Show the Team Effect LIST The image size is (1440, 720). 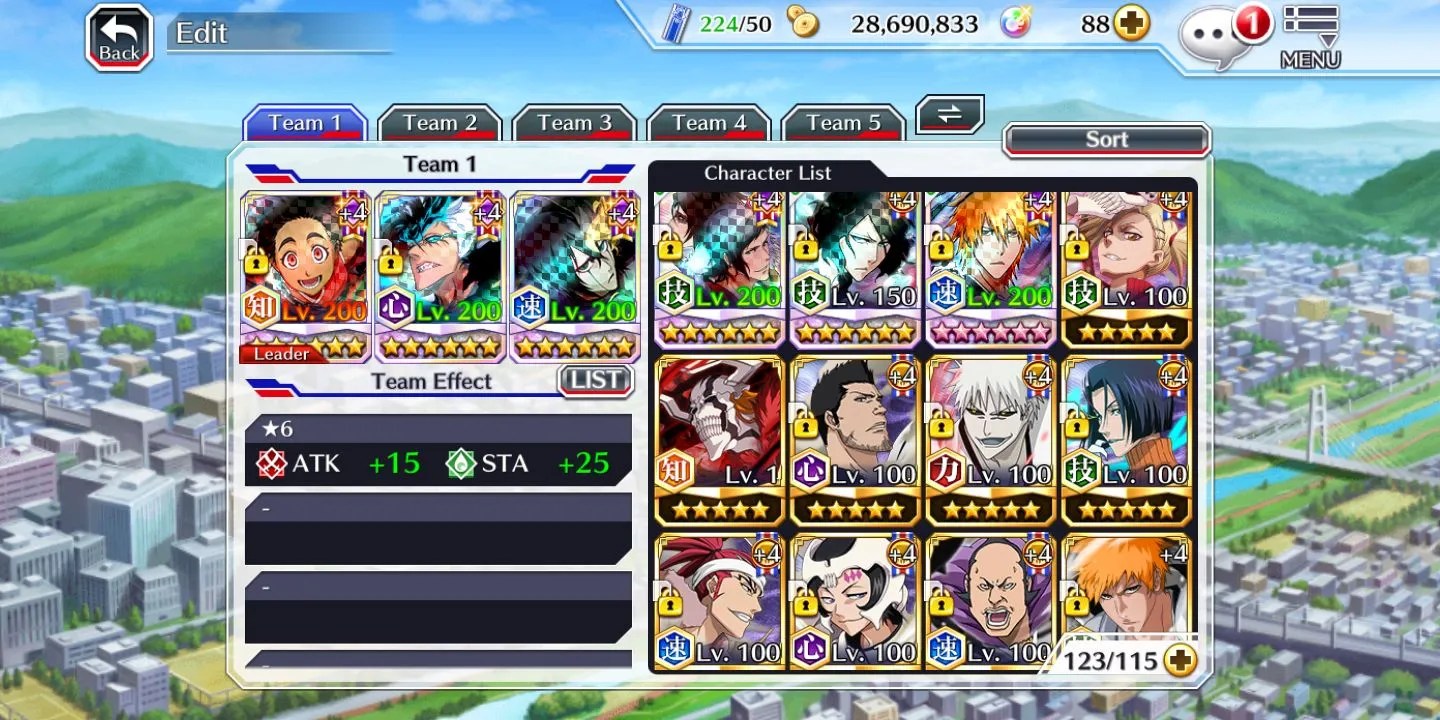595,380
